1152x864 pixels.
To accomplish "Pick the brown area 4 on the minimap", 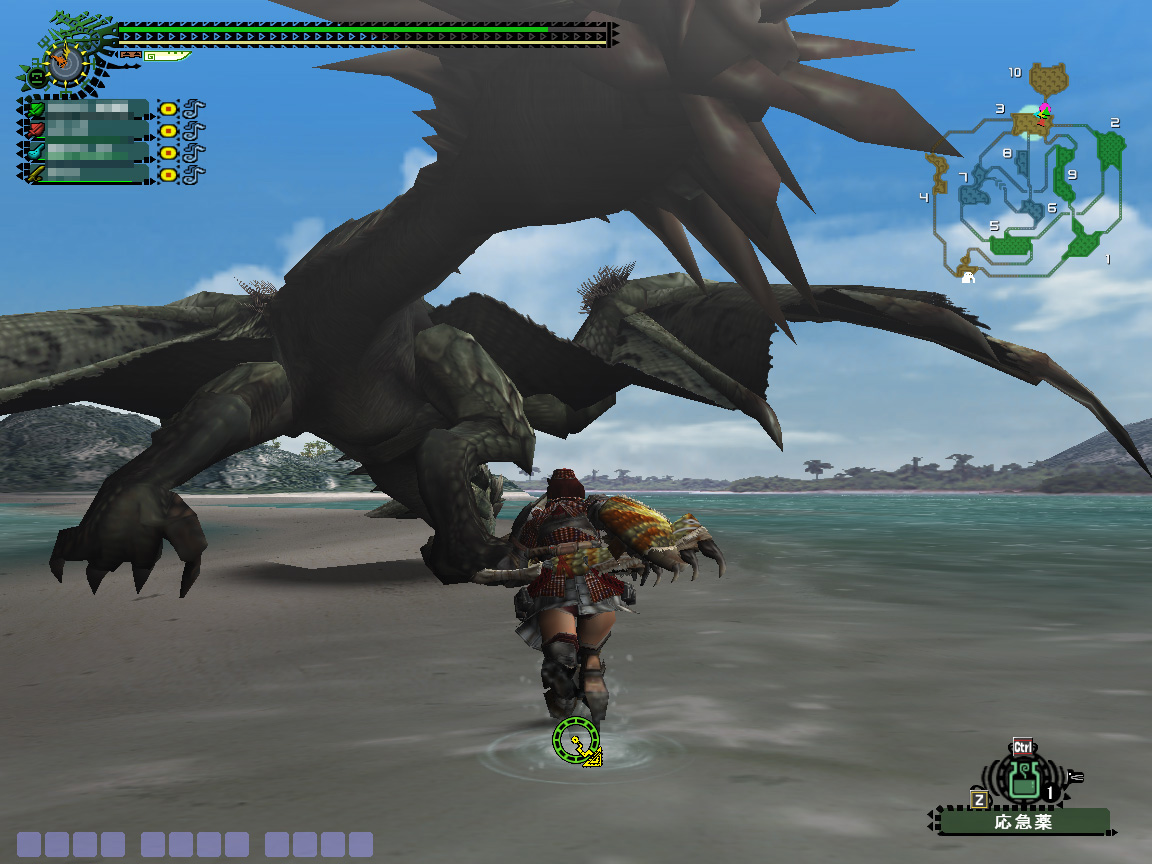I will point(939,173).
